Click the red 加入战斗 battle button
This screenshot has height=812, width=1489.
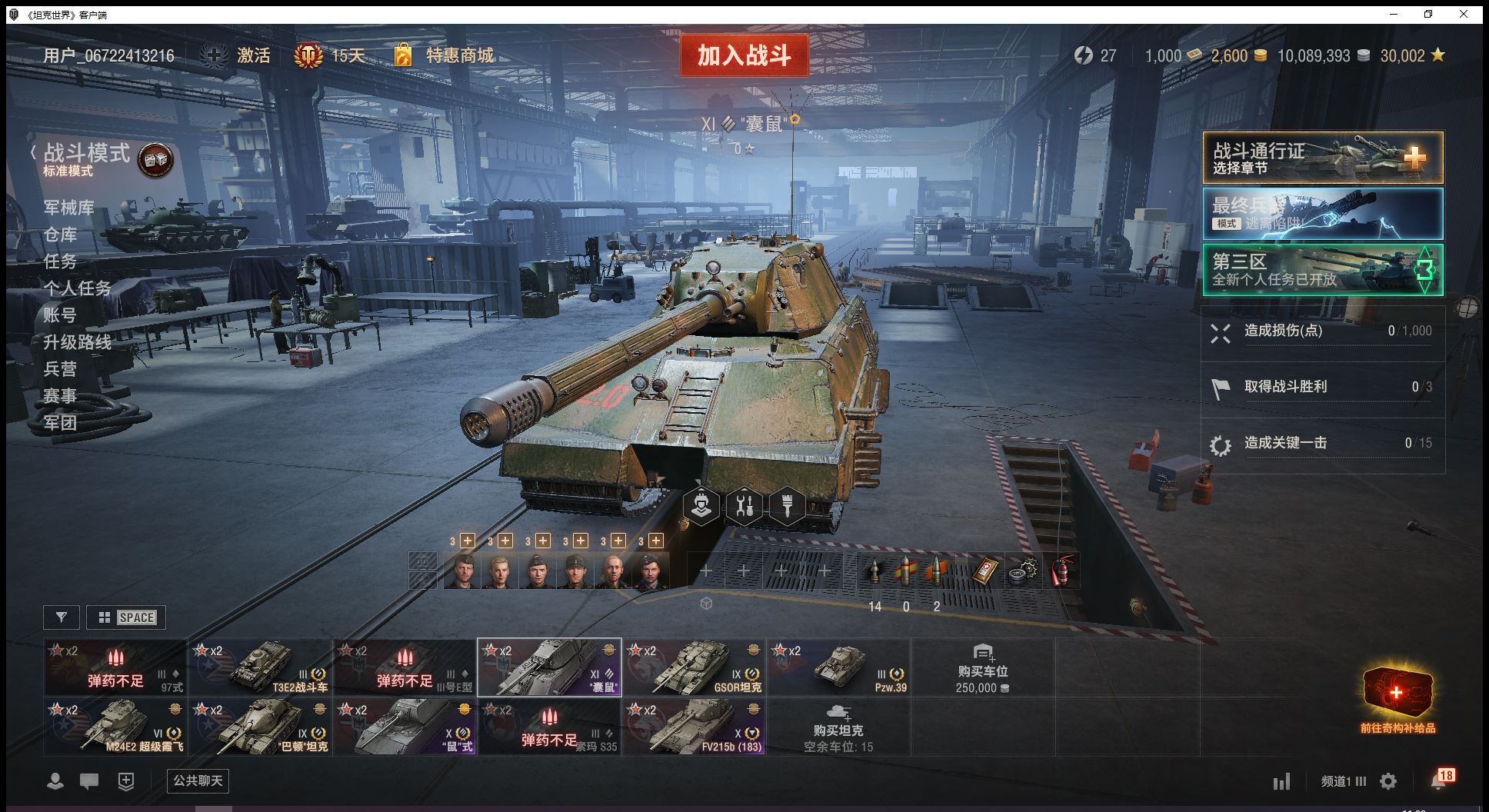(744, 55)
